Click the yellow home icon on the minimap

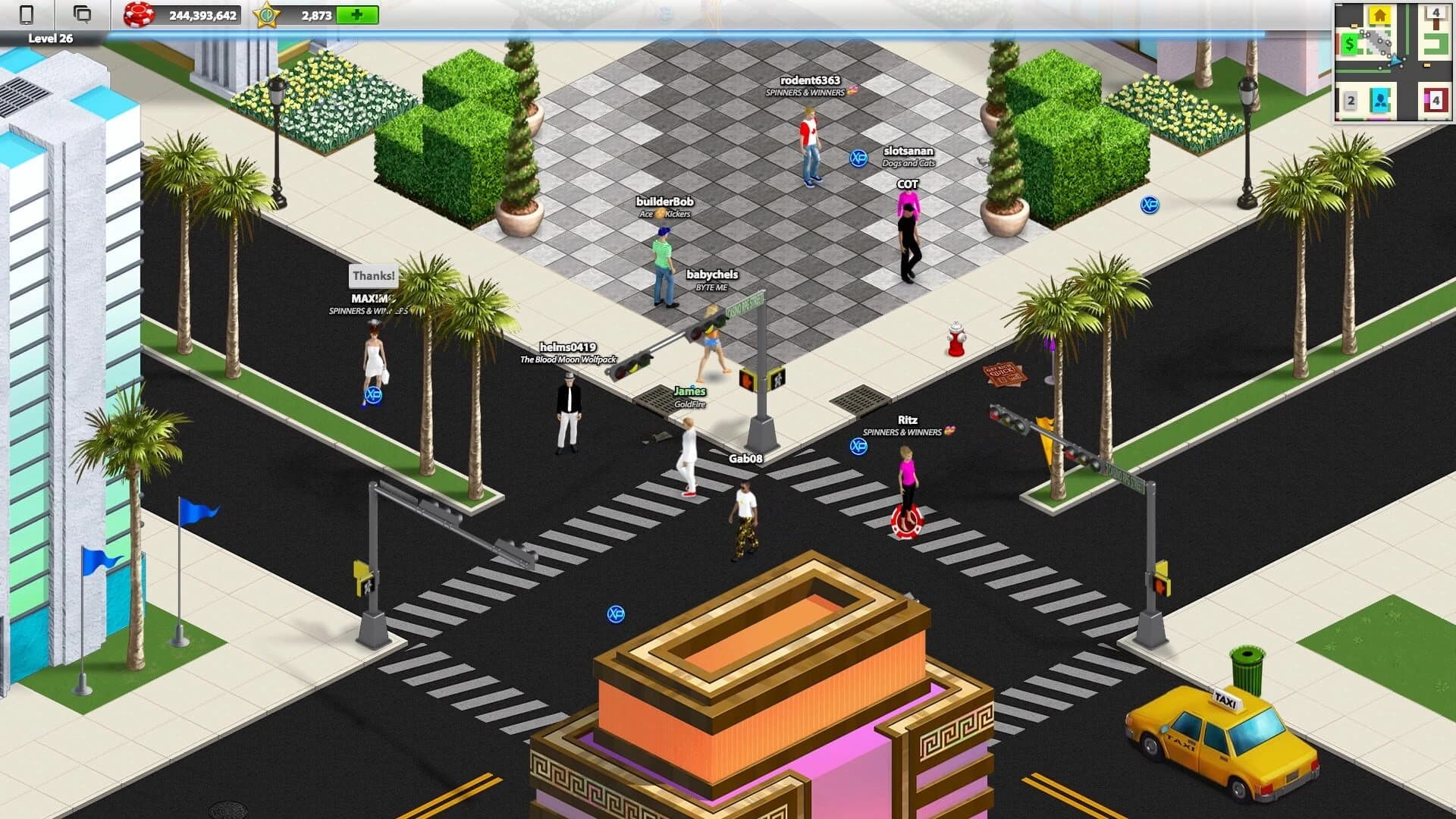[1379, 14]
